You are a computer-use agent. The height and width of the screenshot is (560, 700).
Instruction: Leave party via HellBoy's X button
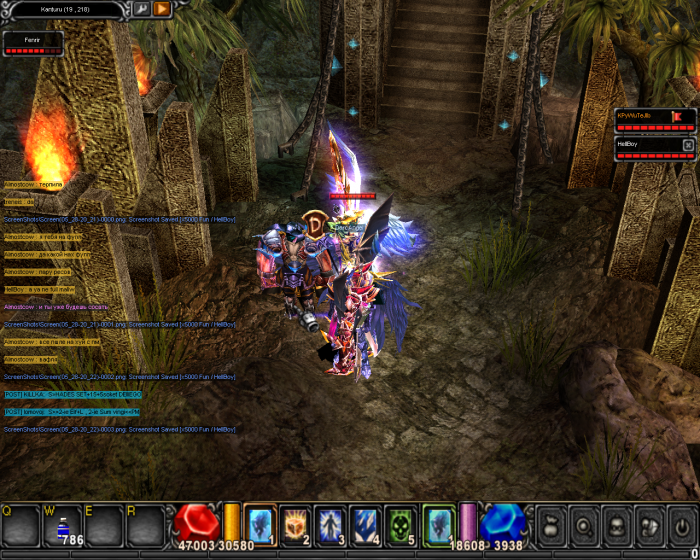click(x=688, y=145)
